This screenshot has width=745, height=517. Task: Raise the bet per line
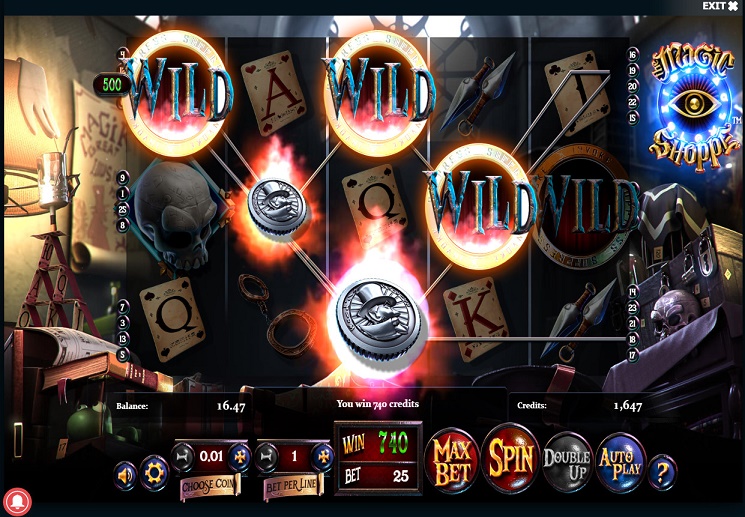point(323,457)
